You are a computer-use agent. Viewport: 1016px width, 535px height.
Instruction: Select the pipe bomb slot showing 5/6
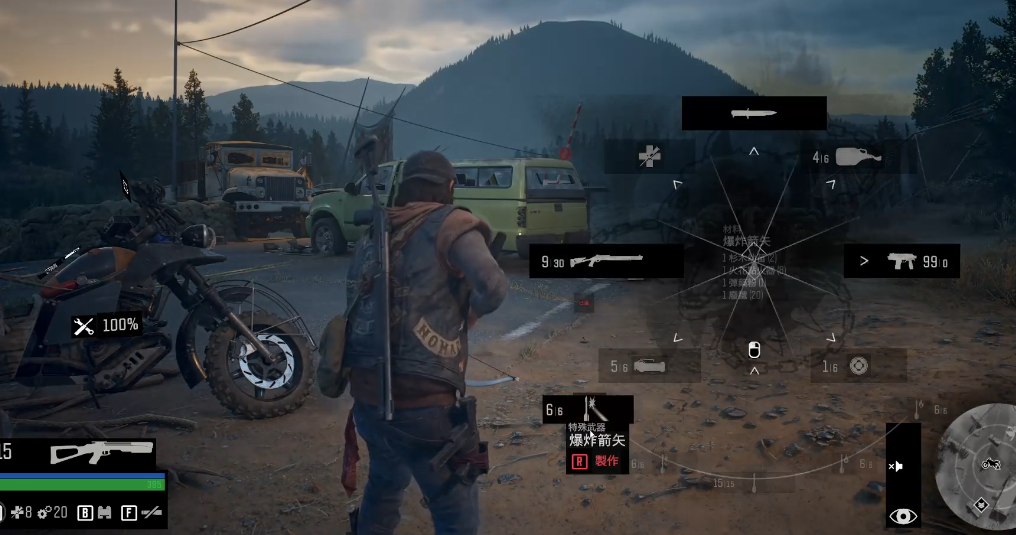(649, 366)
